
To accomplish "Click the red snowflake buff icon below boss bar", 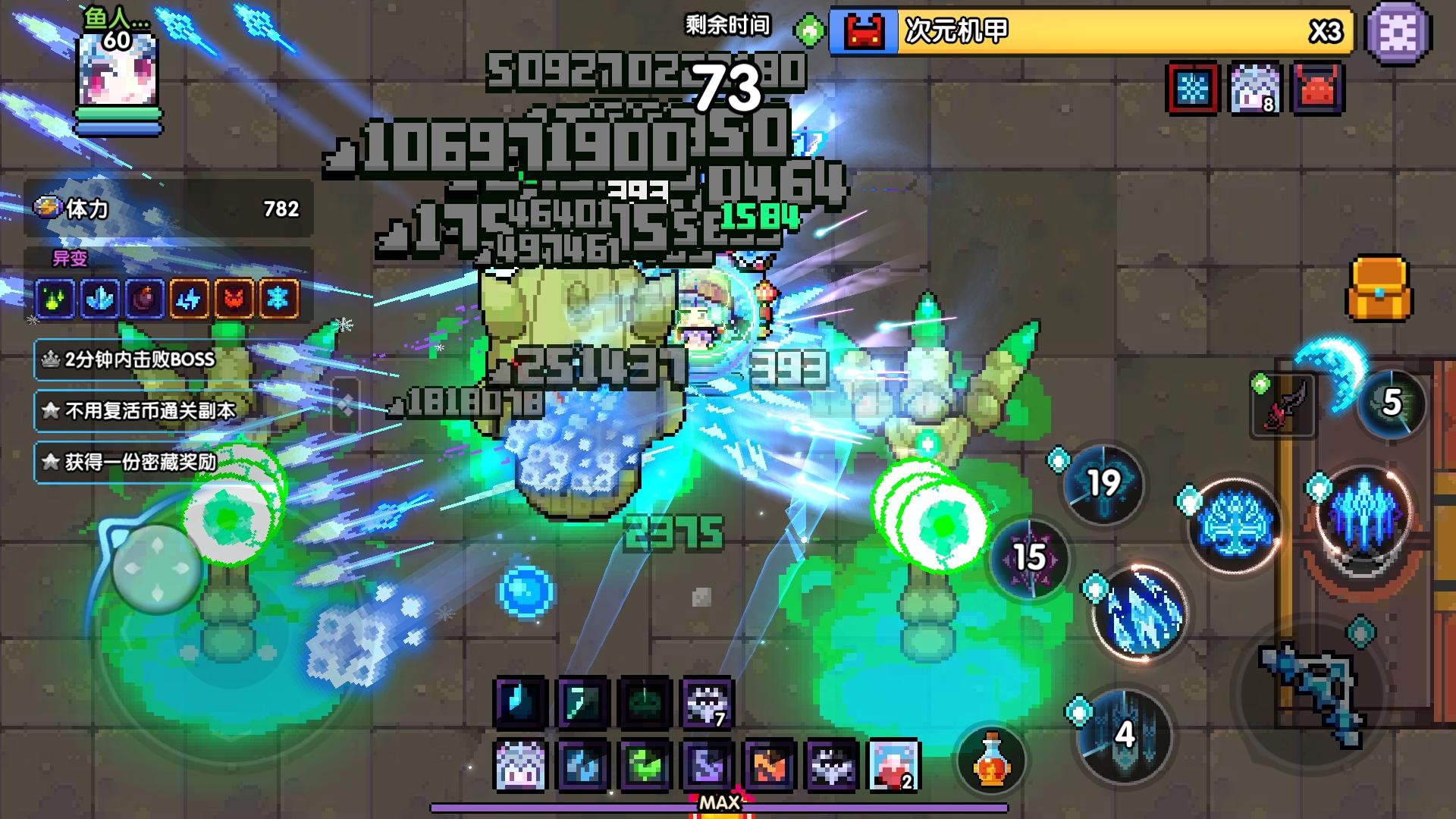I will 1193,89.
